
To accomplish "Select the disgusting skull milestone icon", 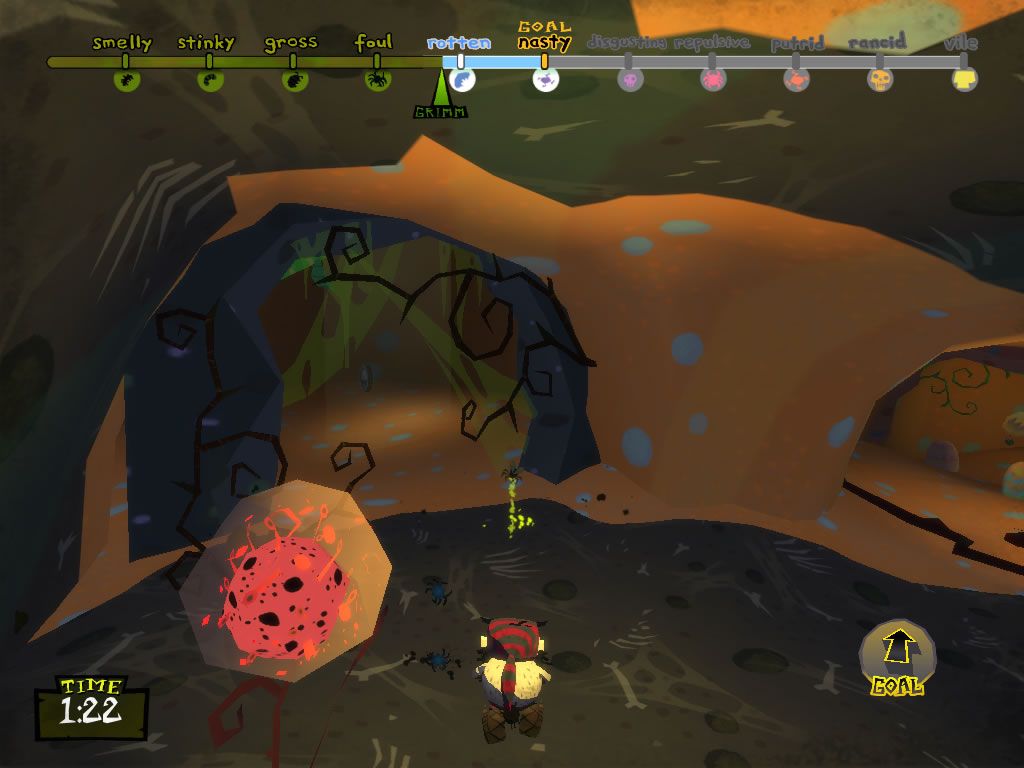I will click(630, 80).
